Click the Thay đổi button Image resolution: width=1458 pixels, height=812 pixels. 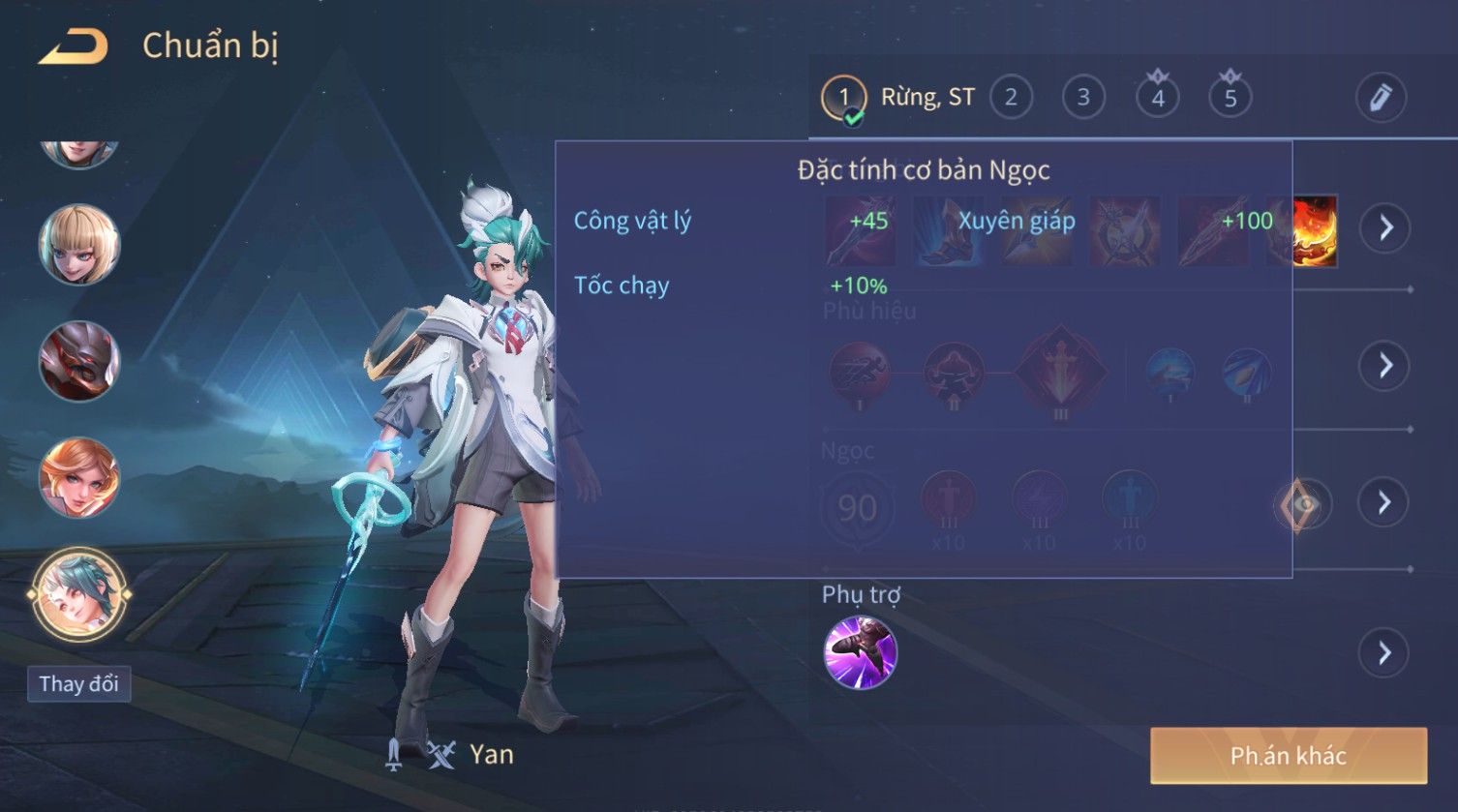(78, 684)
